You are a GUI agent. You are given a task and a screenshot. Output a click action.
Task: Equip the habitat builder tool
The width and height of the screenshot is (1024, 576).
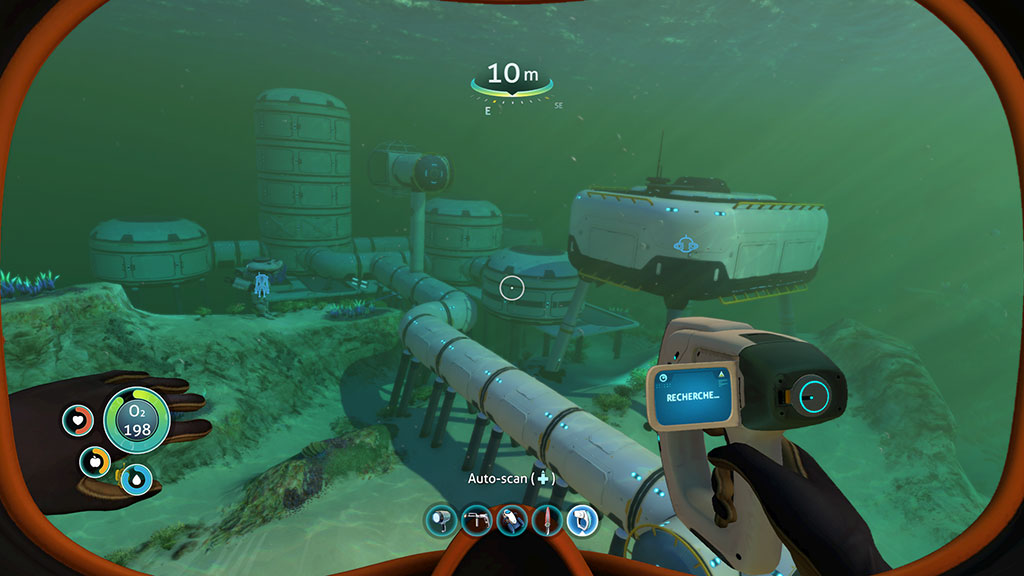(x=475, y=520)
